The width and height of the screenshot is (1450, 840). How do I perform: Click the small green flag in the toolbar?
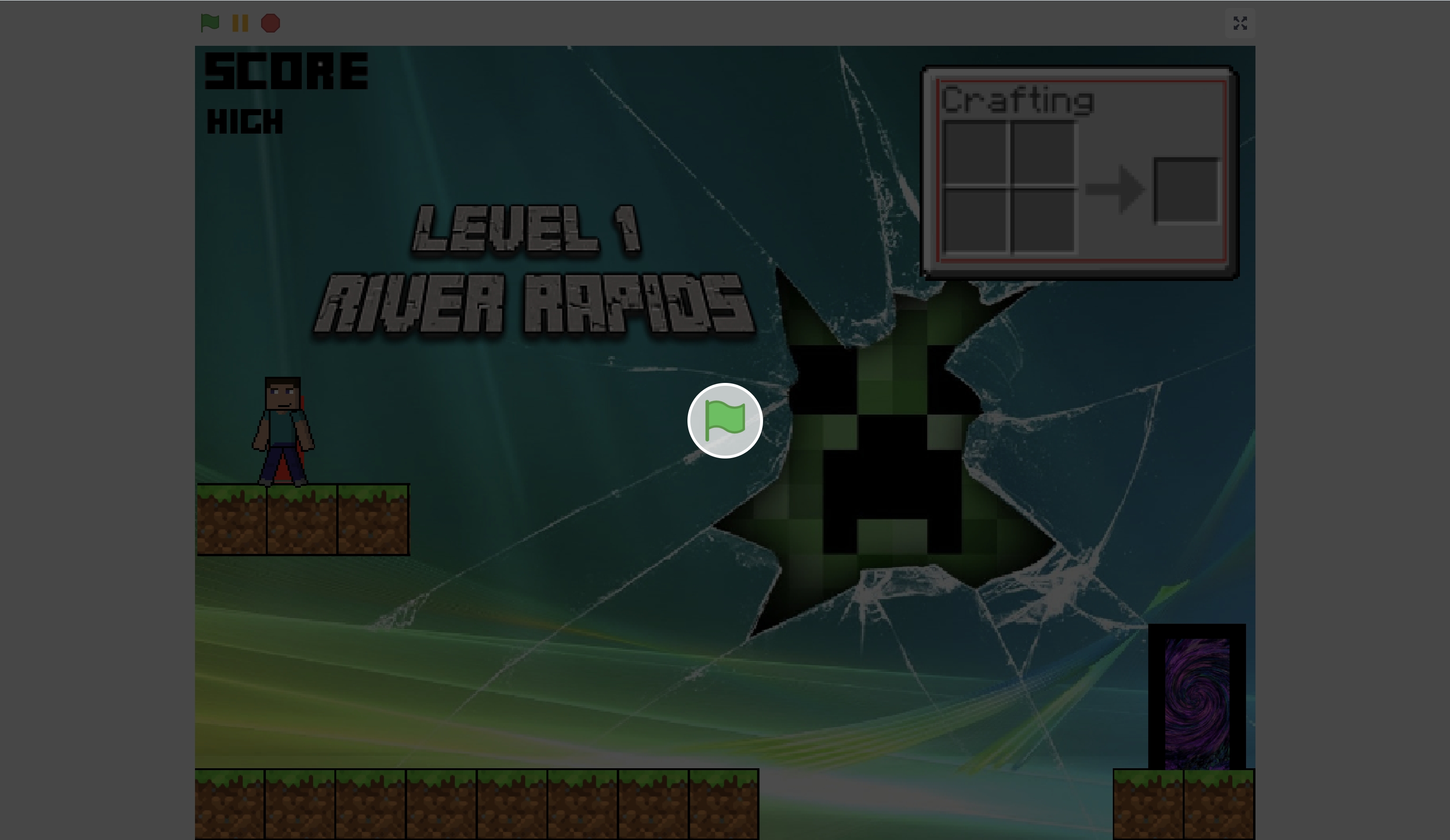coord(210,23)
